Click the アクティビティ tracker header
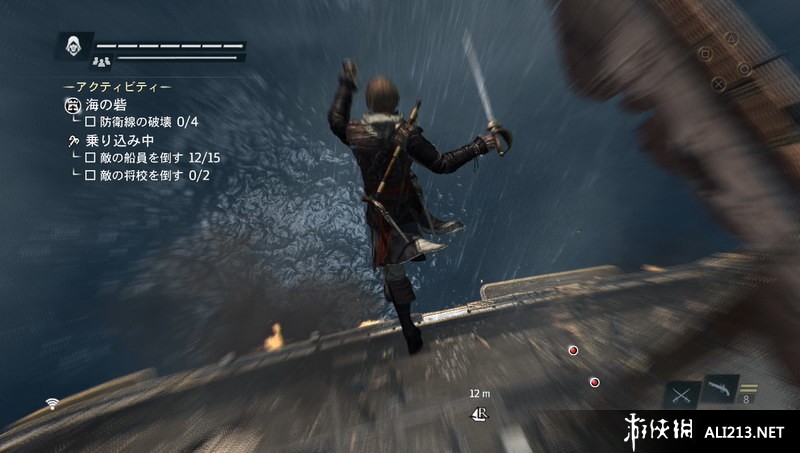800x453 pixels. [x=117, y=86]
